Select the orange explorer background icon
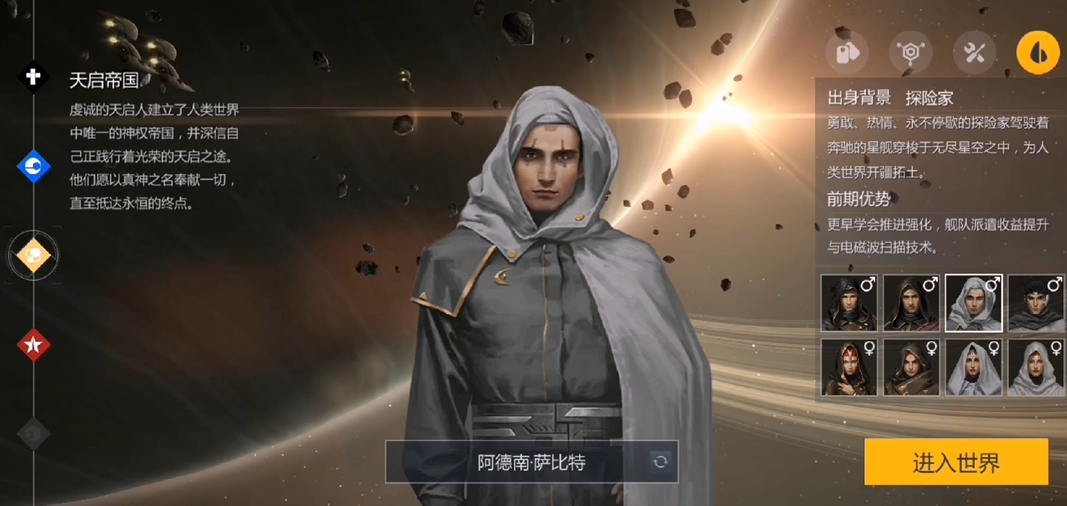 (x=1038, y=52)
